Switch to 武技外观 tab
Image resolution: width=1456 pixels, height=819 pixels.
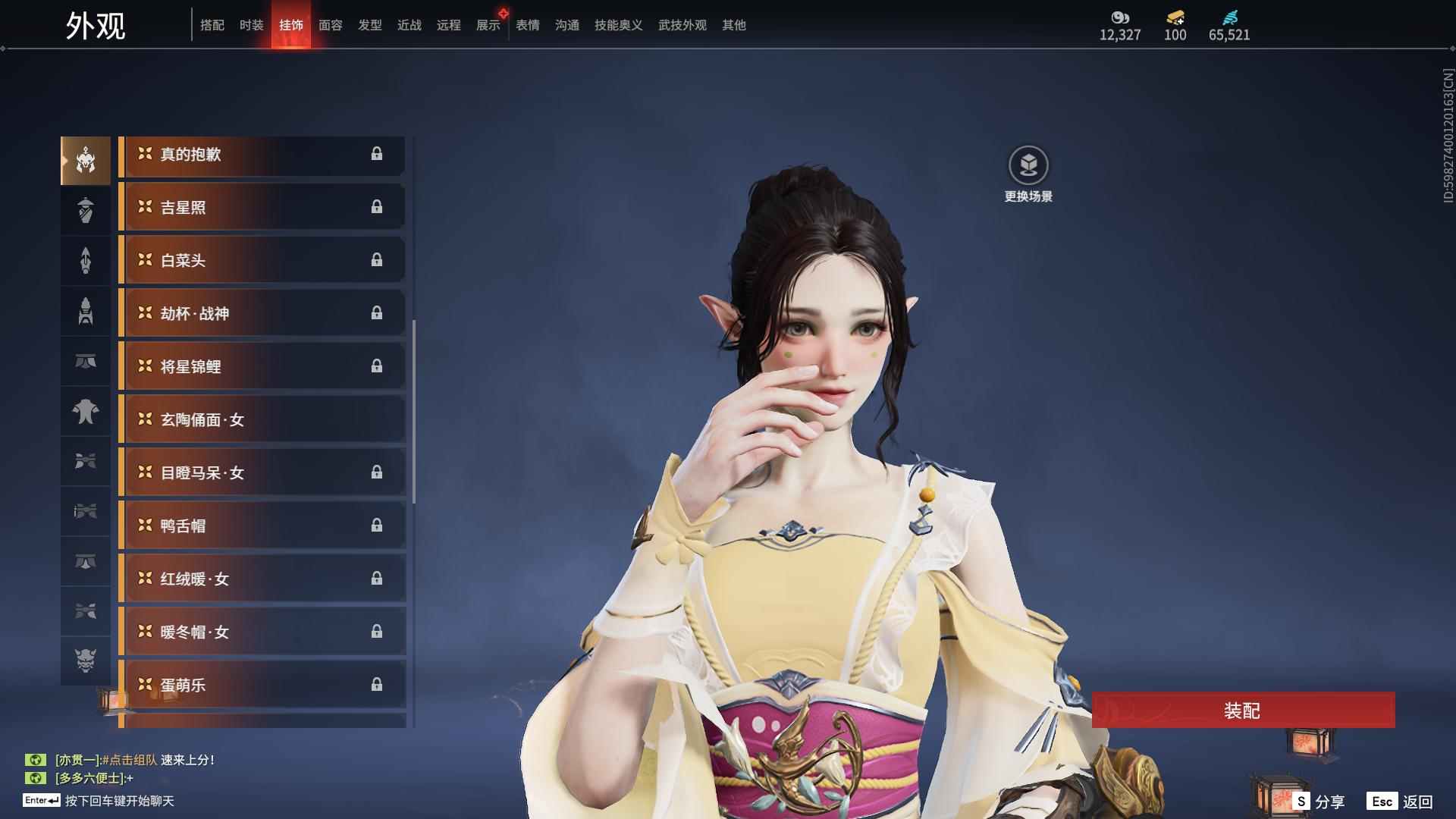682,25
